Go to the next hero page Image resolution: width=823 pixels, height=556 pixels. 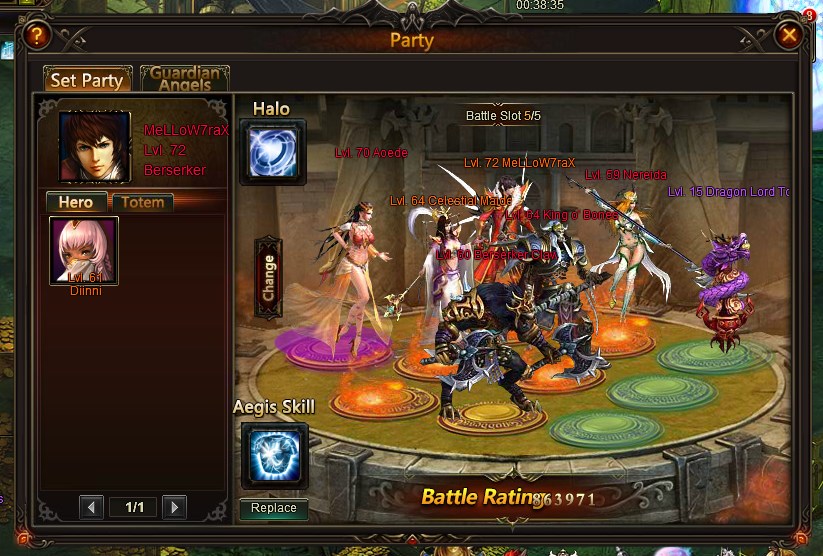click(x=173, y=507)
